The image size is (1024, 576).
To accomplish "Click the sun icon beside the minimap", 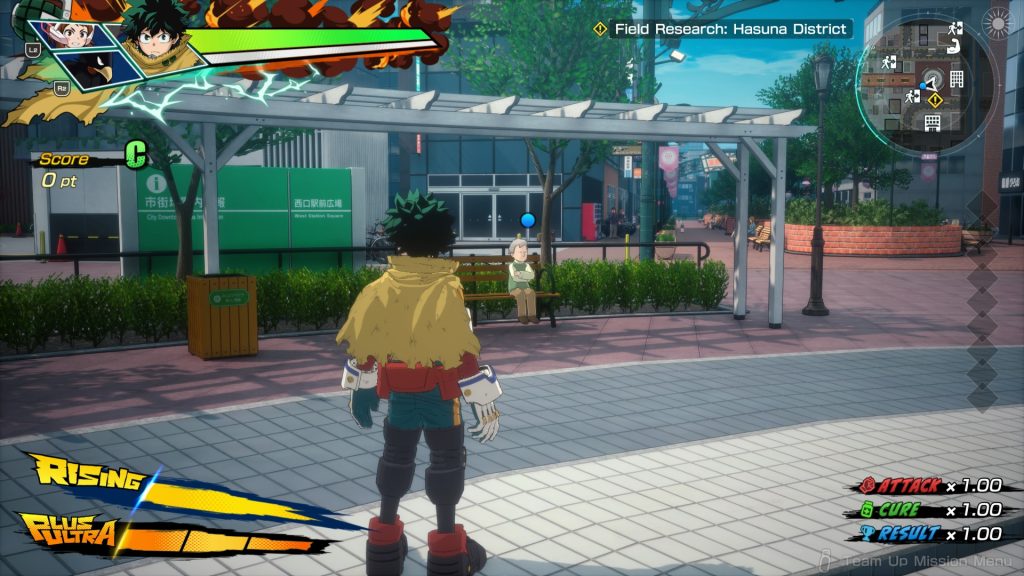I will [x=997, y=22].
